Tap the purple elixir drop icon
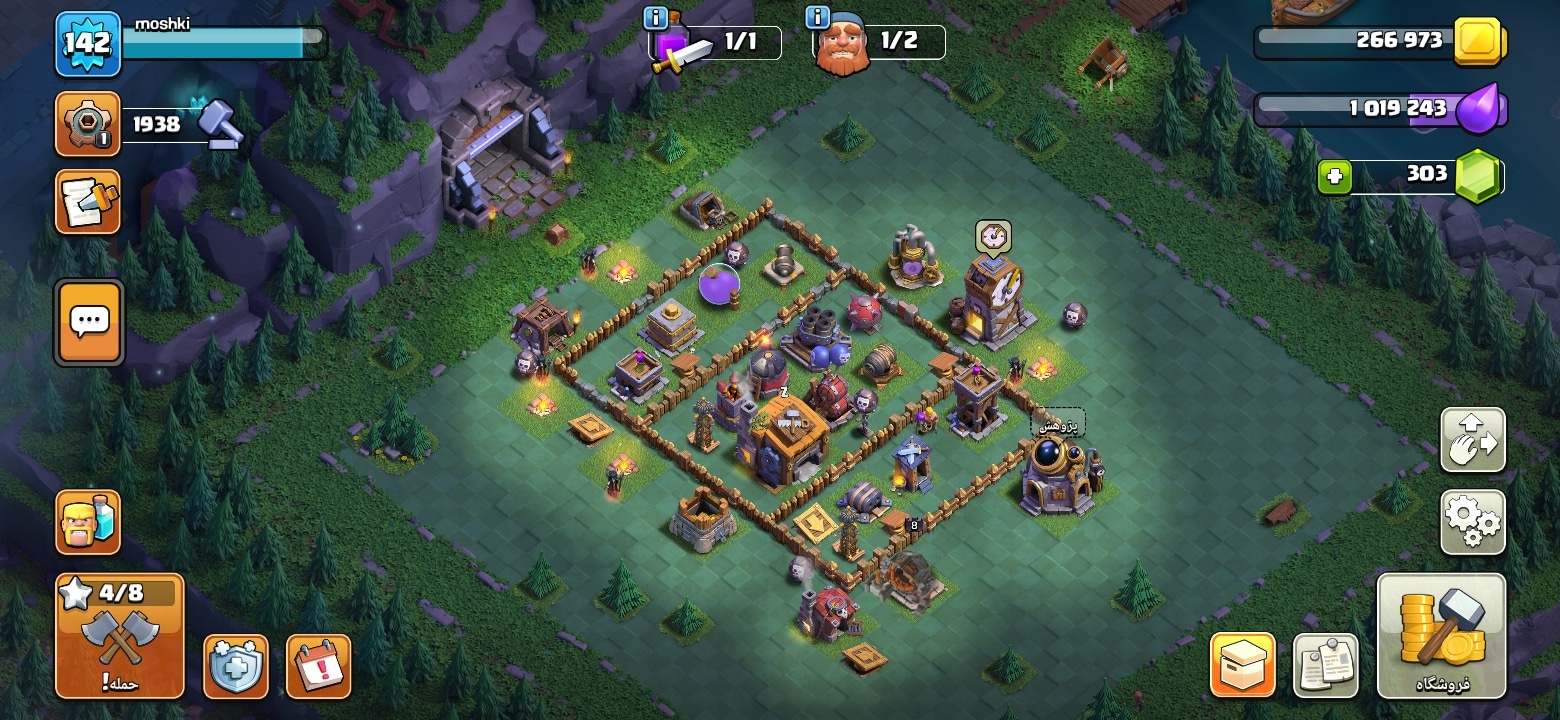The image size is (1560, 720). coord(1478,108)
